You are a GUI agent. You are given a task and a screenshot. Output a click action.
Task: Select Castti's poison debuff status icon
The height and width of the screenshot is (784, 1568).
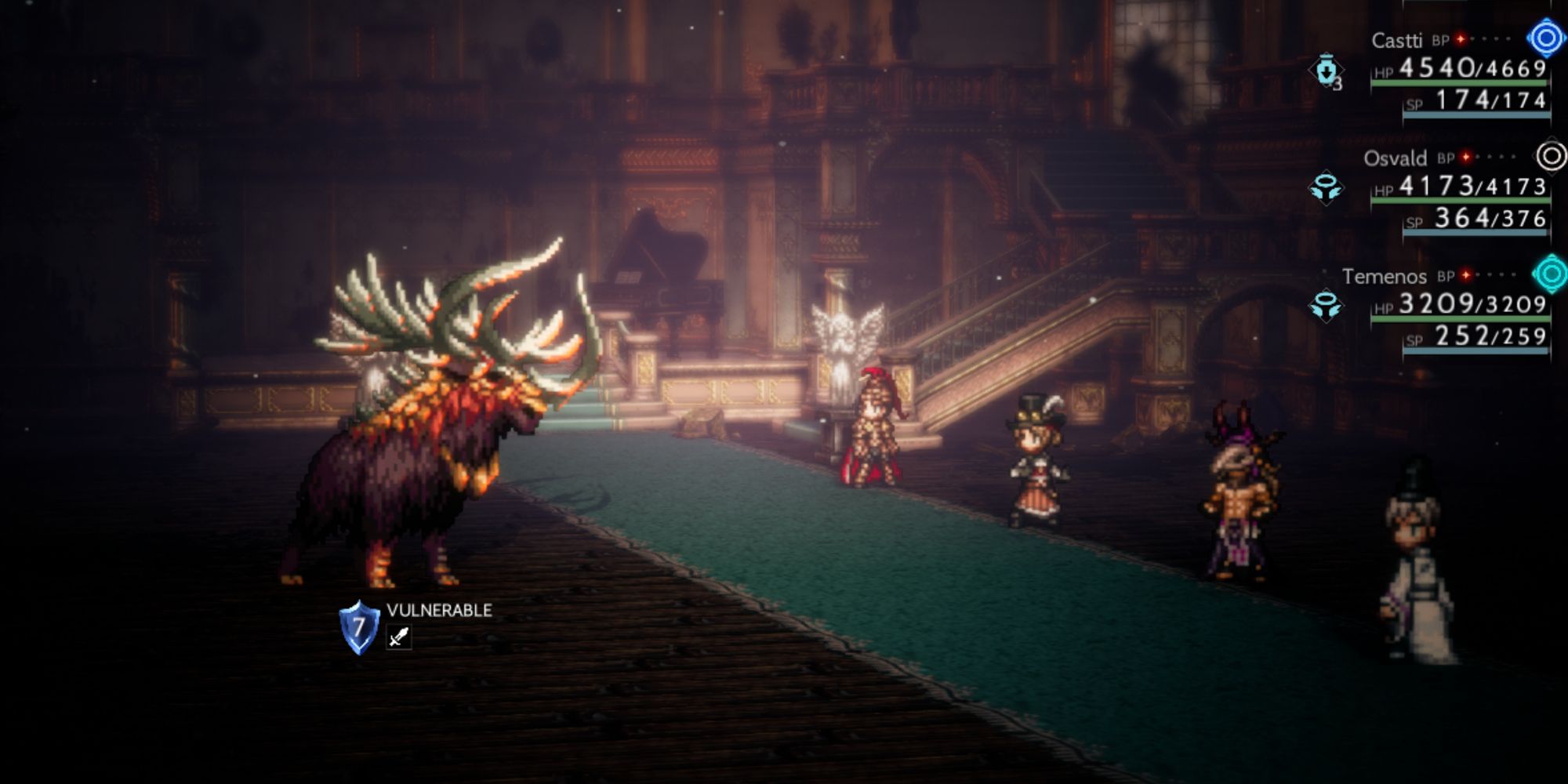[x=1327, y=70]
